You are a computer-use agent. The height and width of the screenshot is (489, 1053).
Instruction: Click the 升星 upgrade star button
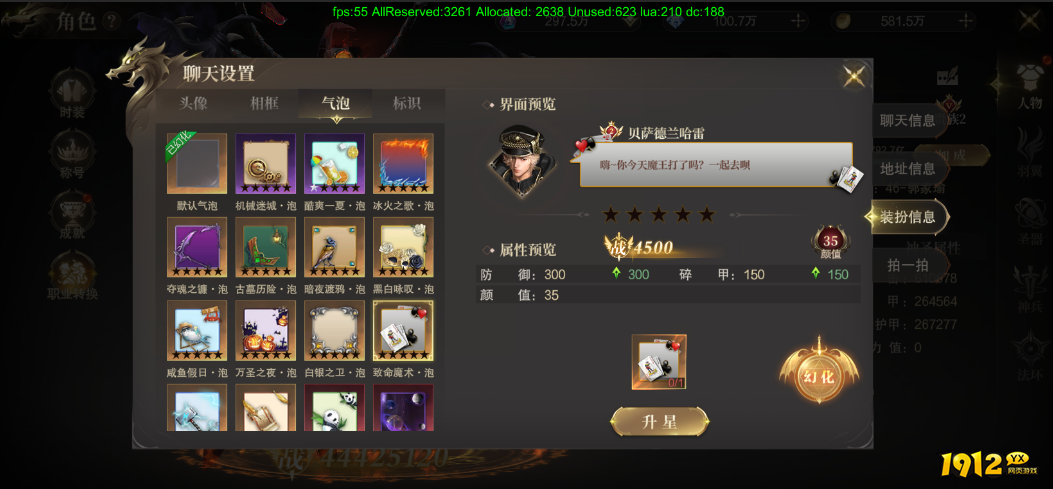tap(659, 422)
